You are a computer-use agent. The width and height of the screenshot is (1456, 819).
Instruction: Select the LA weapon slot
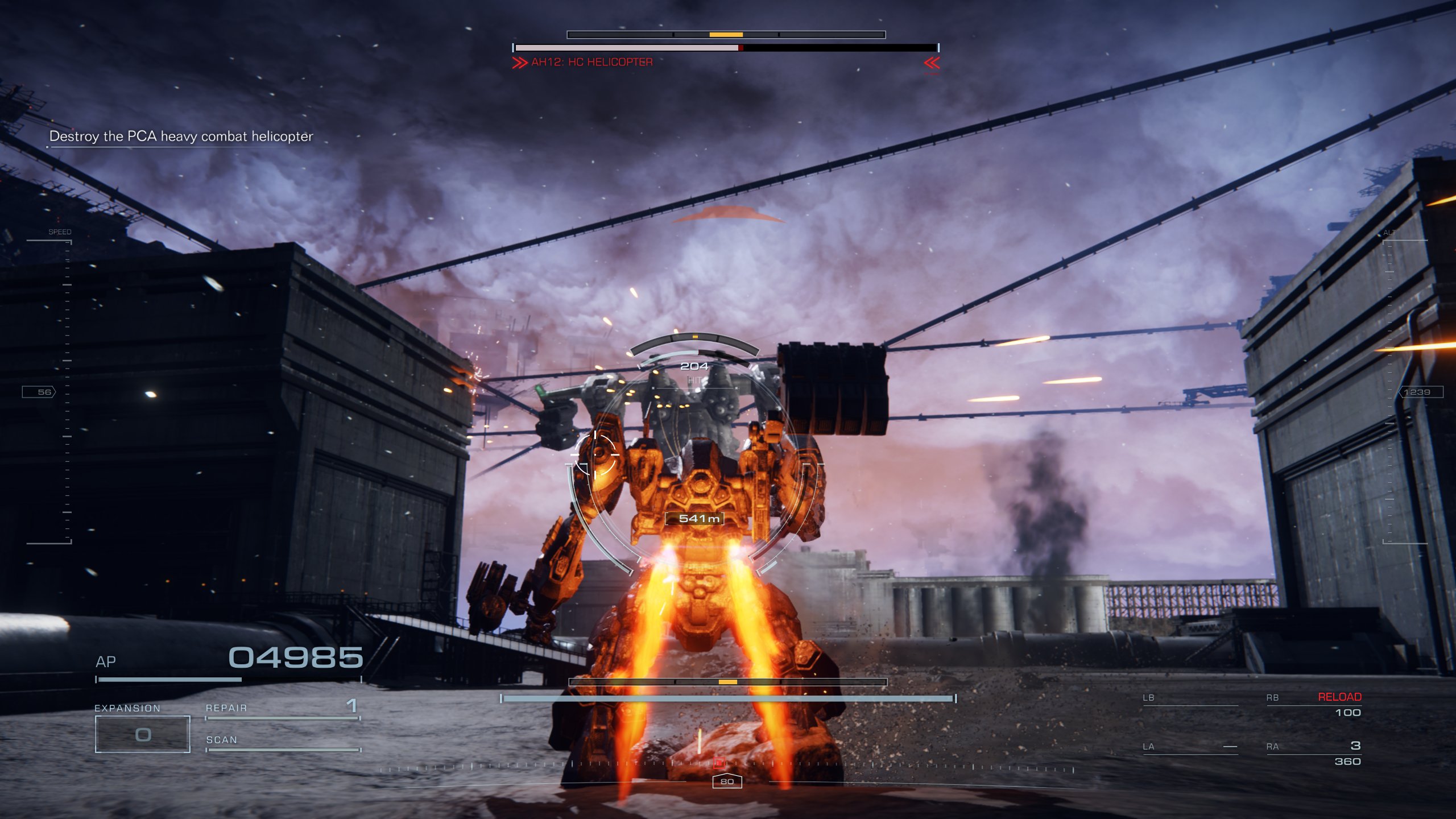(1190, 747)
